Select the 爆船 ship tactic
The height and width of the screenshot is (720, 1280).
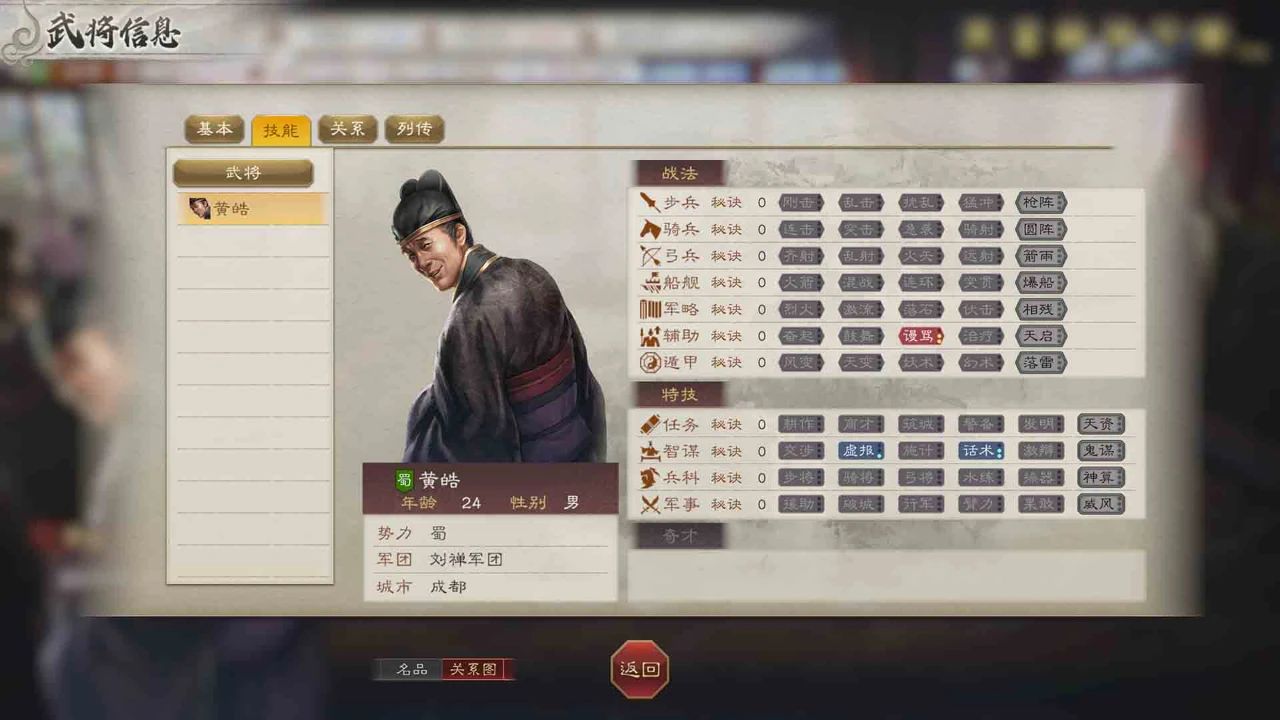pos(1041,283)
